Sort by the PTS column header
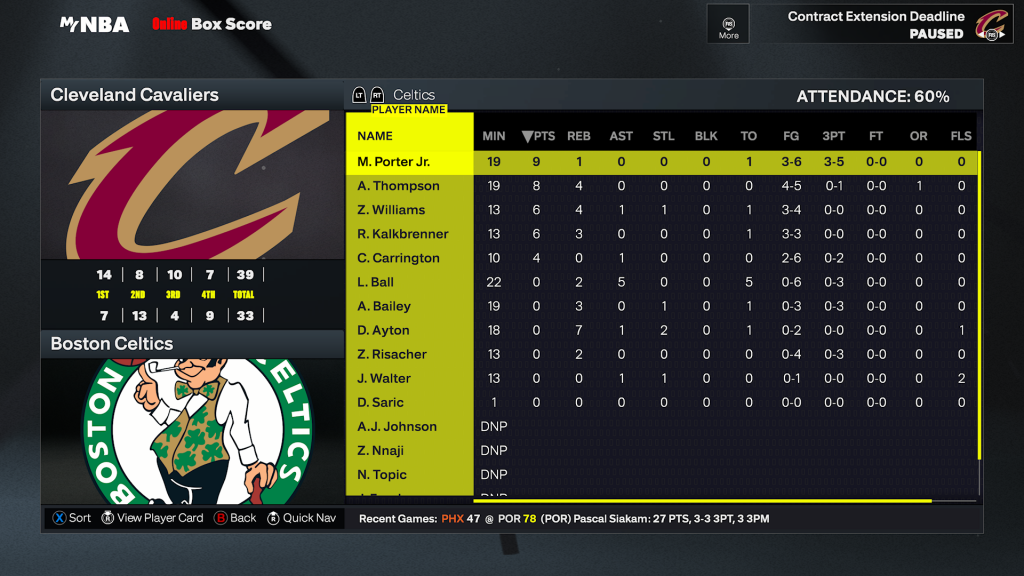Screen dimensions: 1024x576 (538, 136)
